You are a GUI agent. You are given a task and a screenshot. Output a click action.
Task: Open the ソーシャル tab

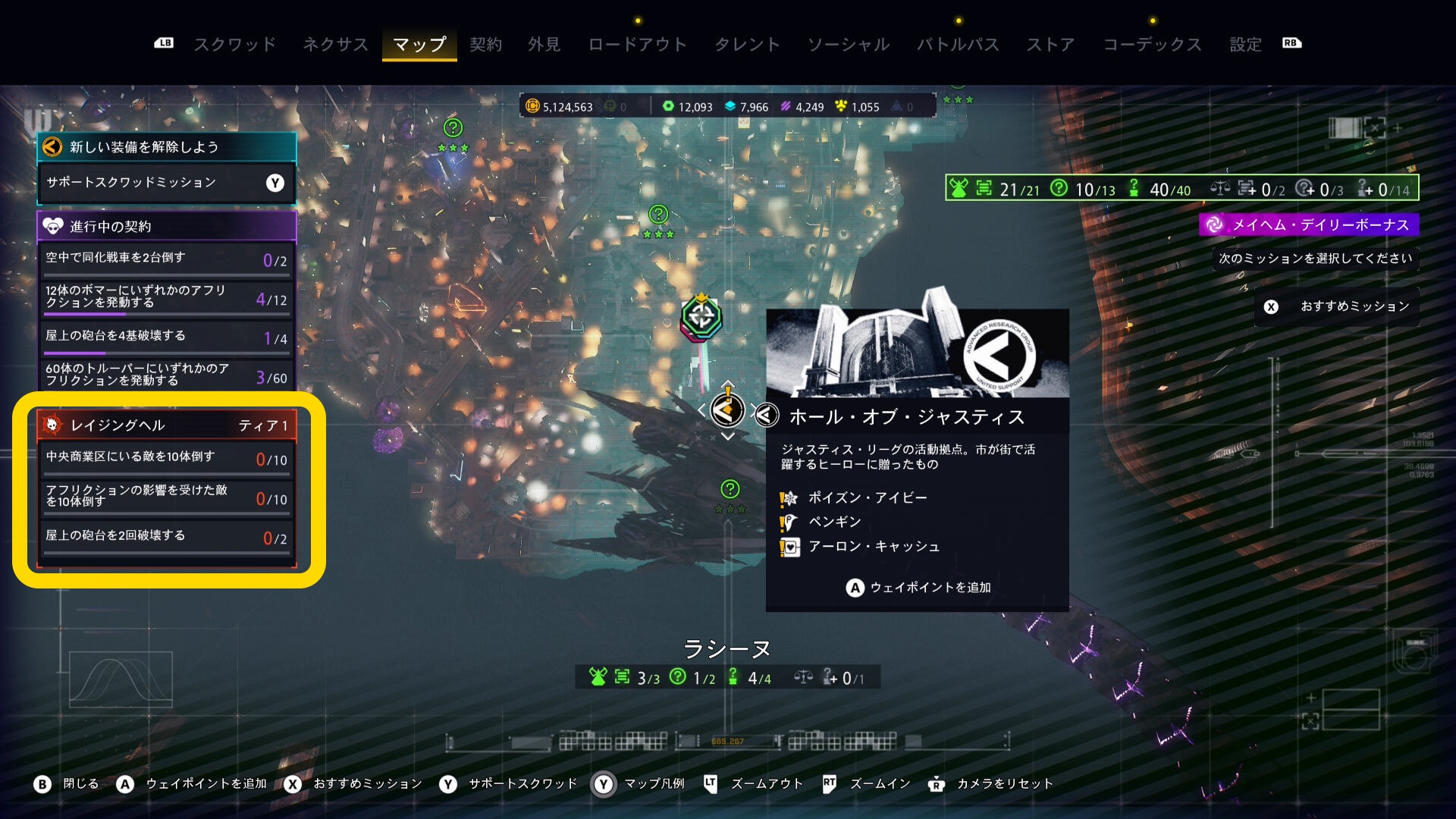coord(848,45)
